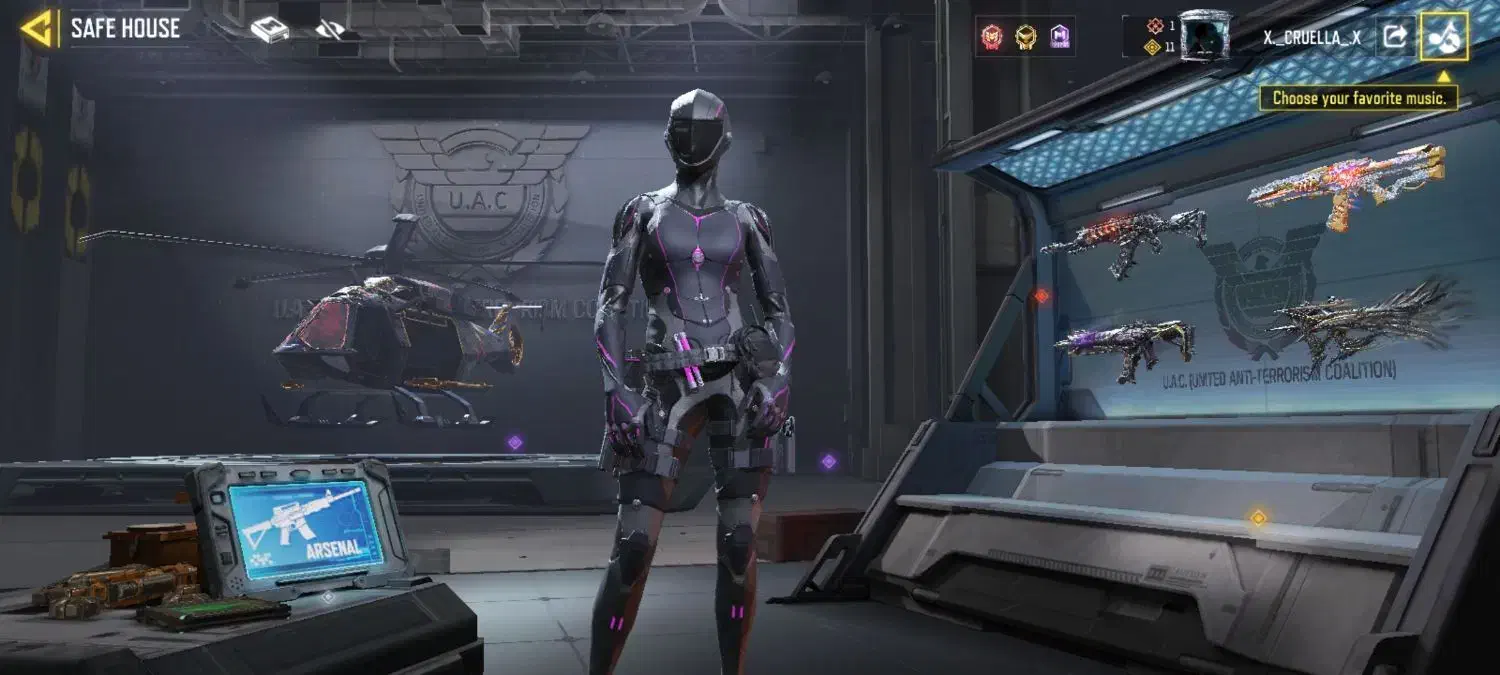
Task: Go back using the yellow arrow
Action: 36,29
